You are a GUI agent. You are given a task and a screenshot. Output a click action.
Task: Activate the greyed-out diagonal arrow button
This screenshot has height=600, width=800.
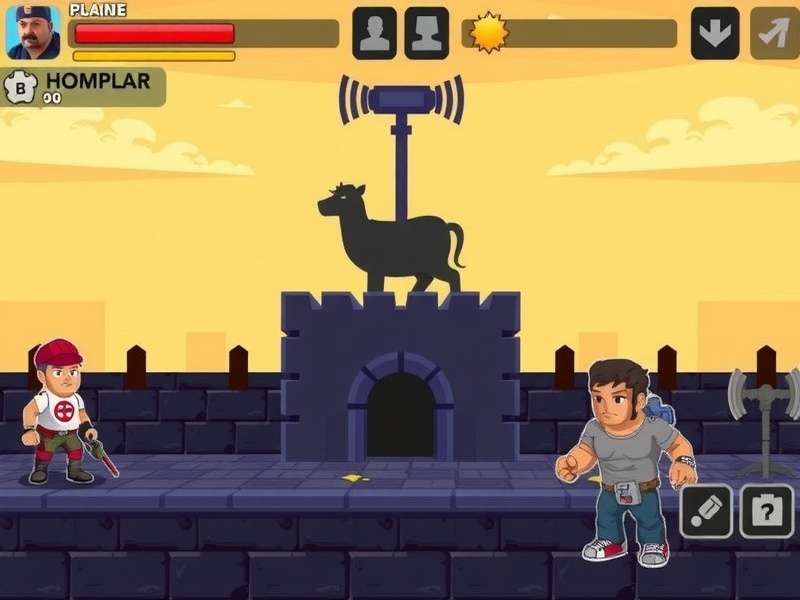(x=774, y=33)
